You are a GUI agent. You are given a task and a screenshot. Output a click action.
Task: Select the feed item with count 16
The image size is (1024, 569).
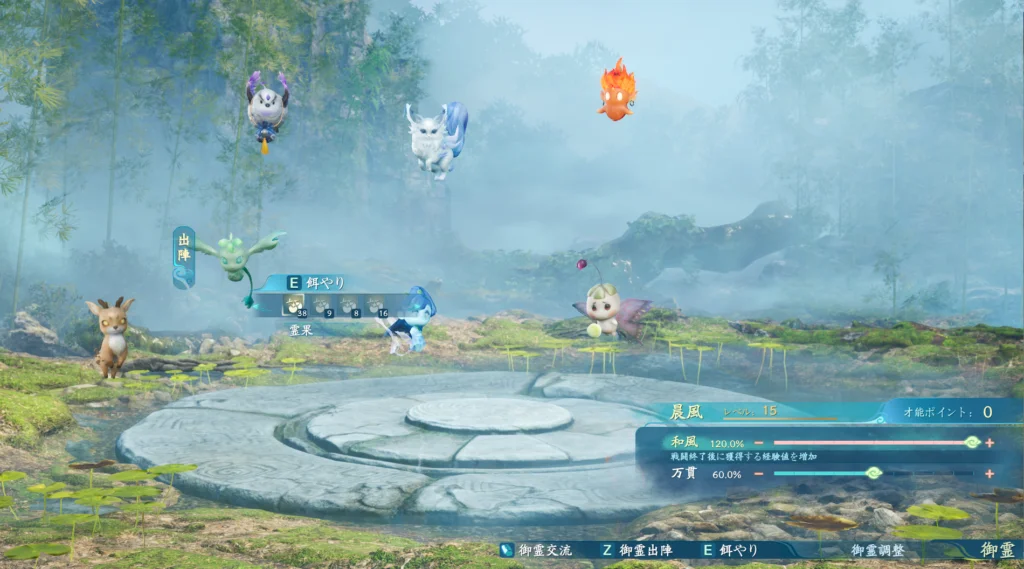tap(376, 304)
